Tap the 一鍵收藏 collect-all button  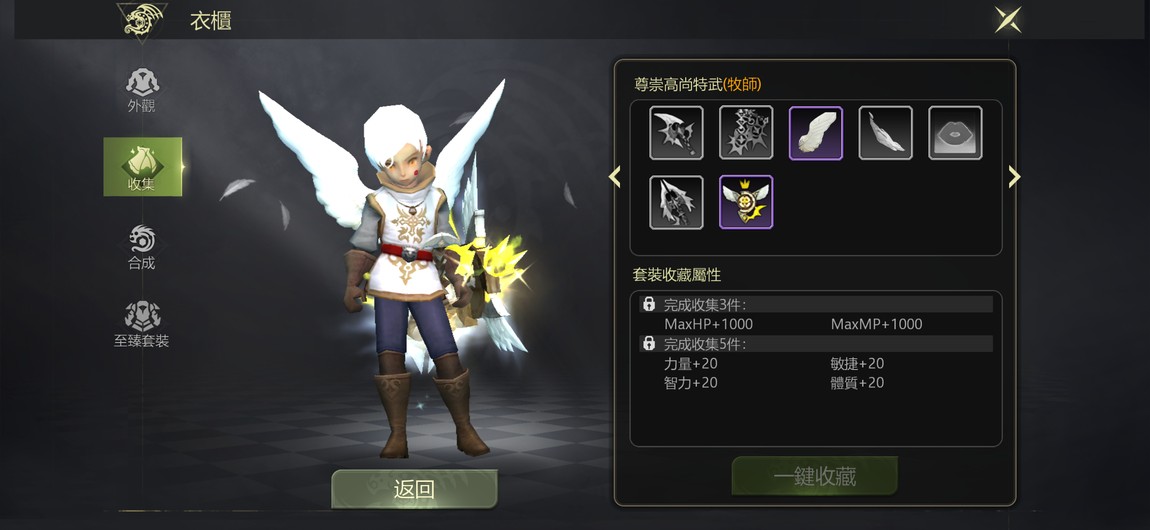pos(814,476)
